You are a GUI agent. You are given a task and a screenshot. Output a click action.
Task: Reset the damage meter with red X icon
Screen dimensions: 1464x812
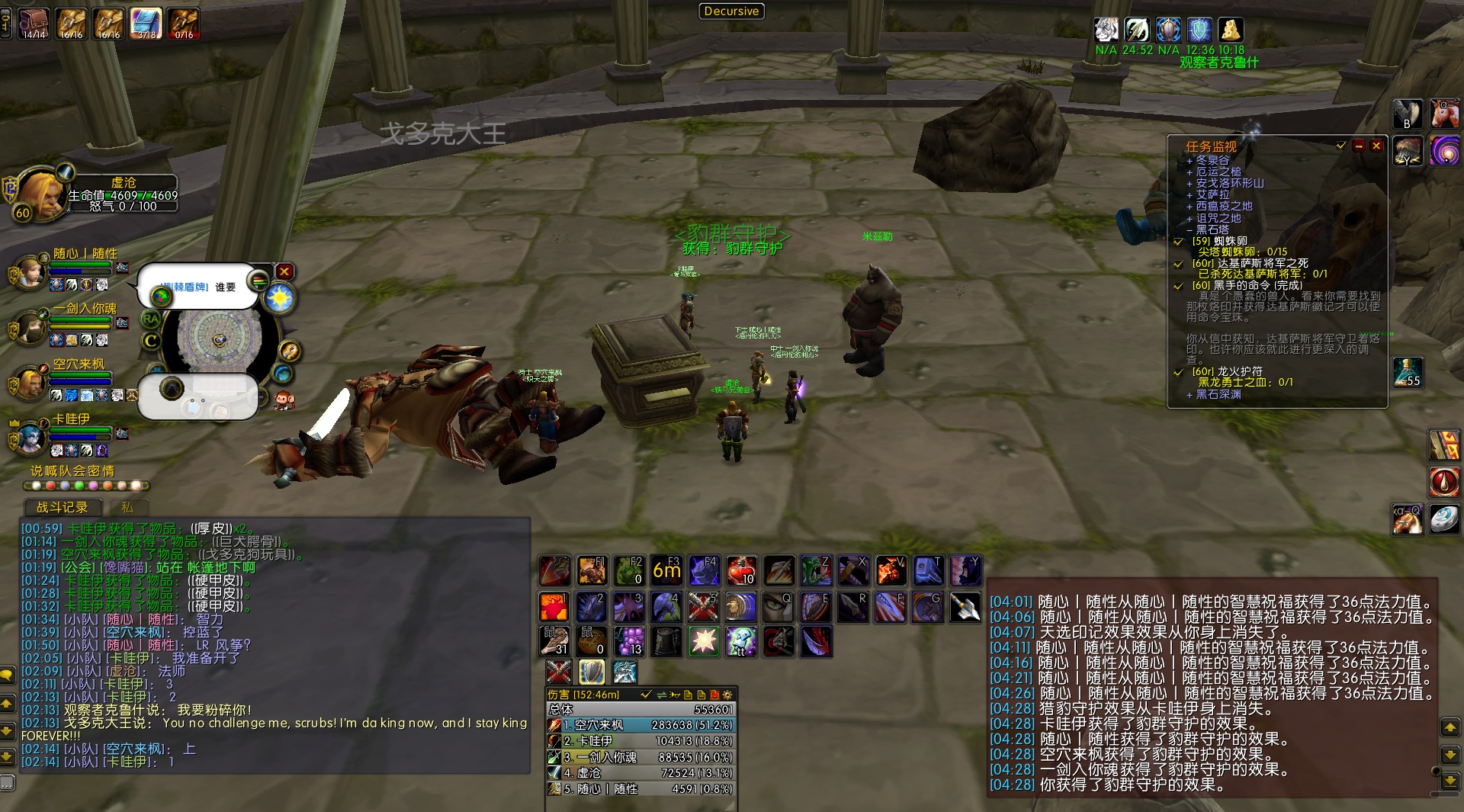point(716,695)
